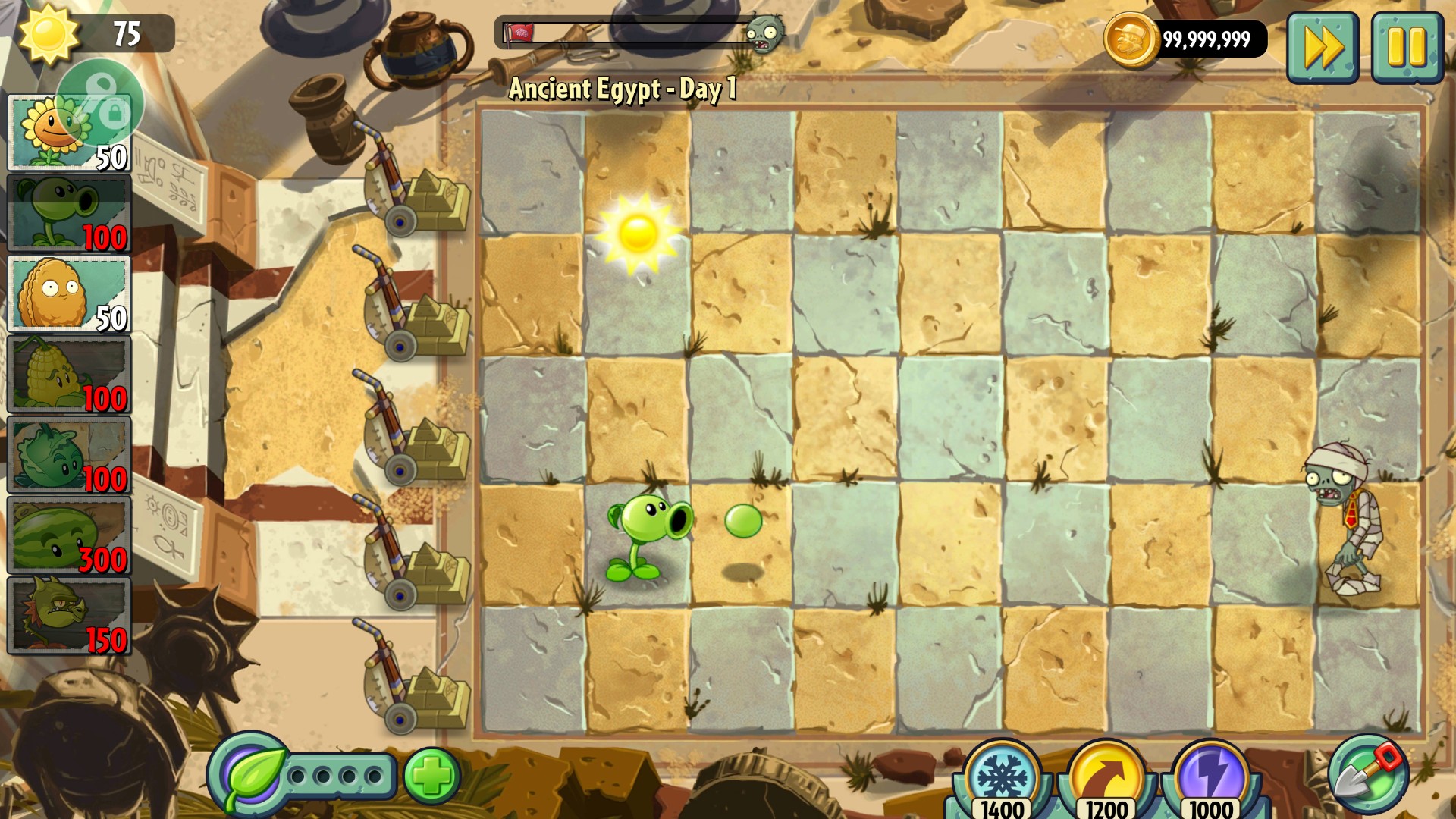The image size is (1456, 819).
Task: Select the shovel tool
Action: [1368, 773]
